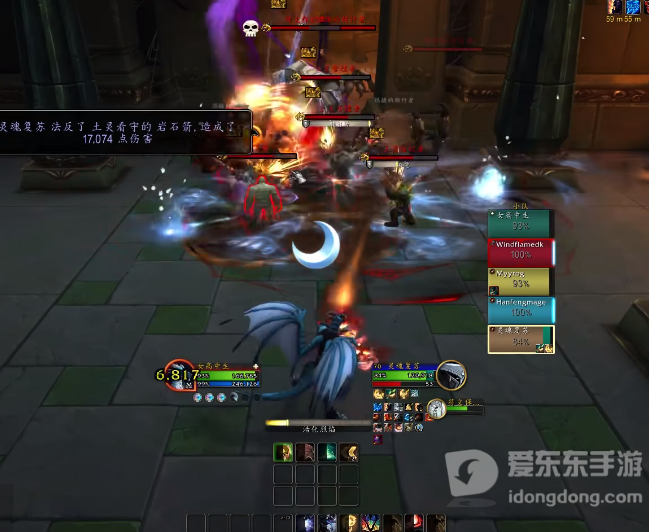
Task: Click the small target-of-target portrait
Action: pos(437,409)
